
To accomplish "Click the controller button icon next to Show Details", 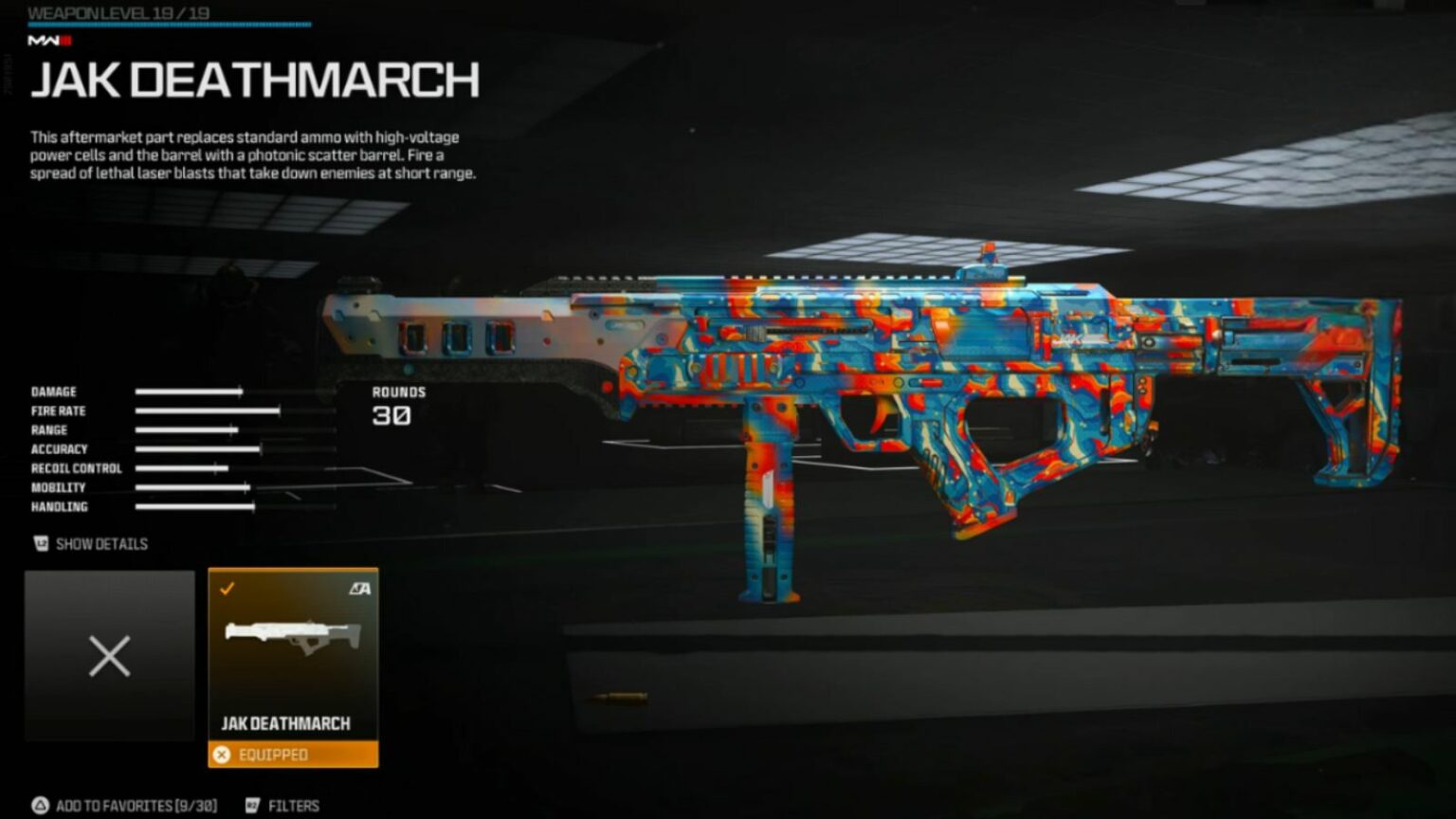I will click(x=39, y=544).
